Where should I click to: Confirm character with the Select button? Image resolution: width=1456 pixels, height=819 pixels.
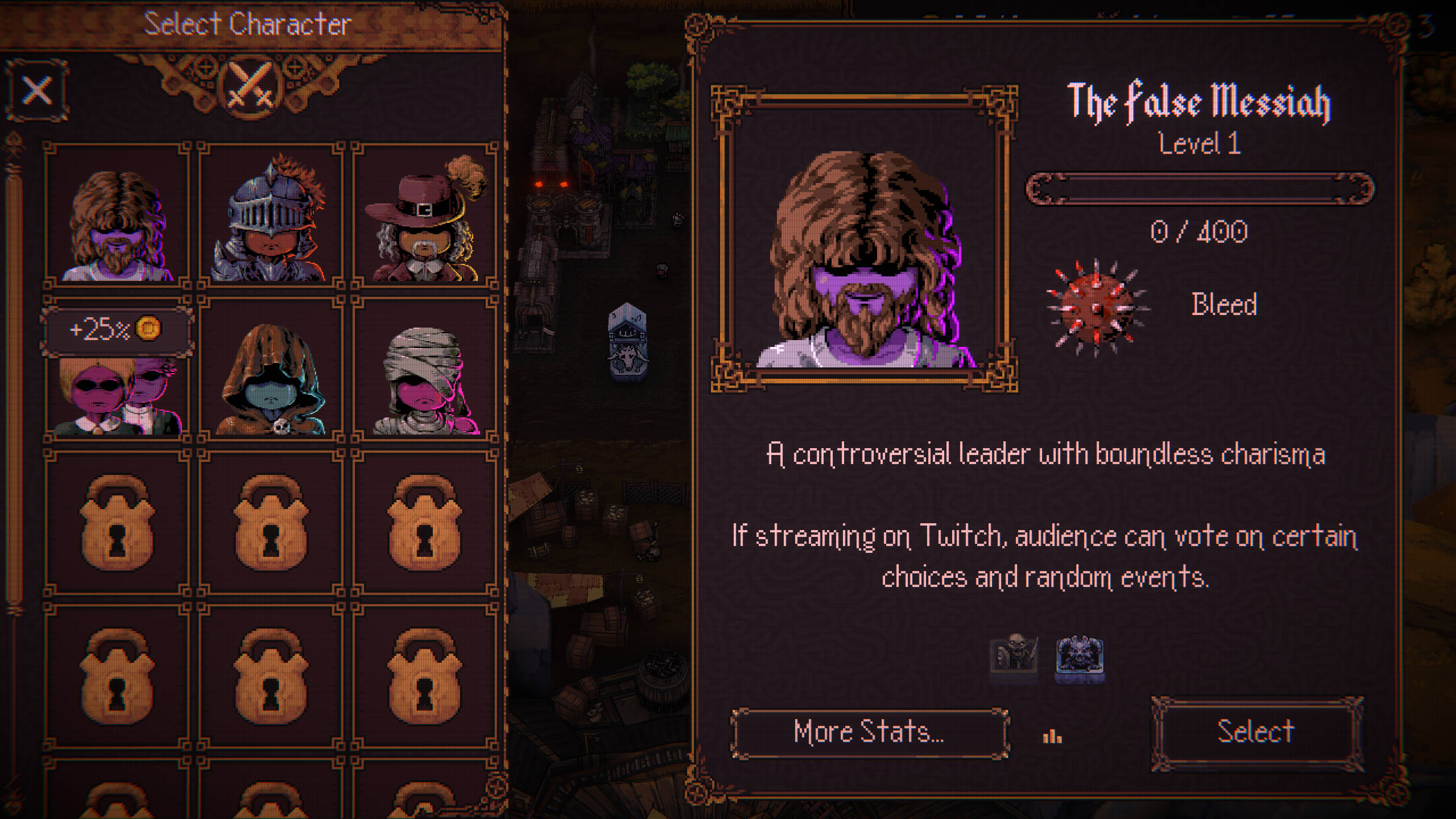(1256, 733)
